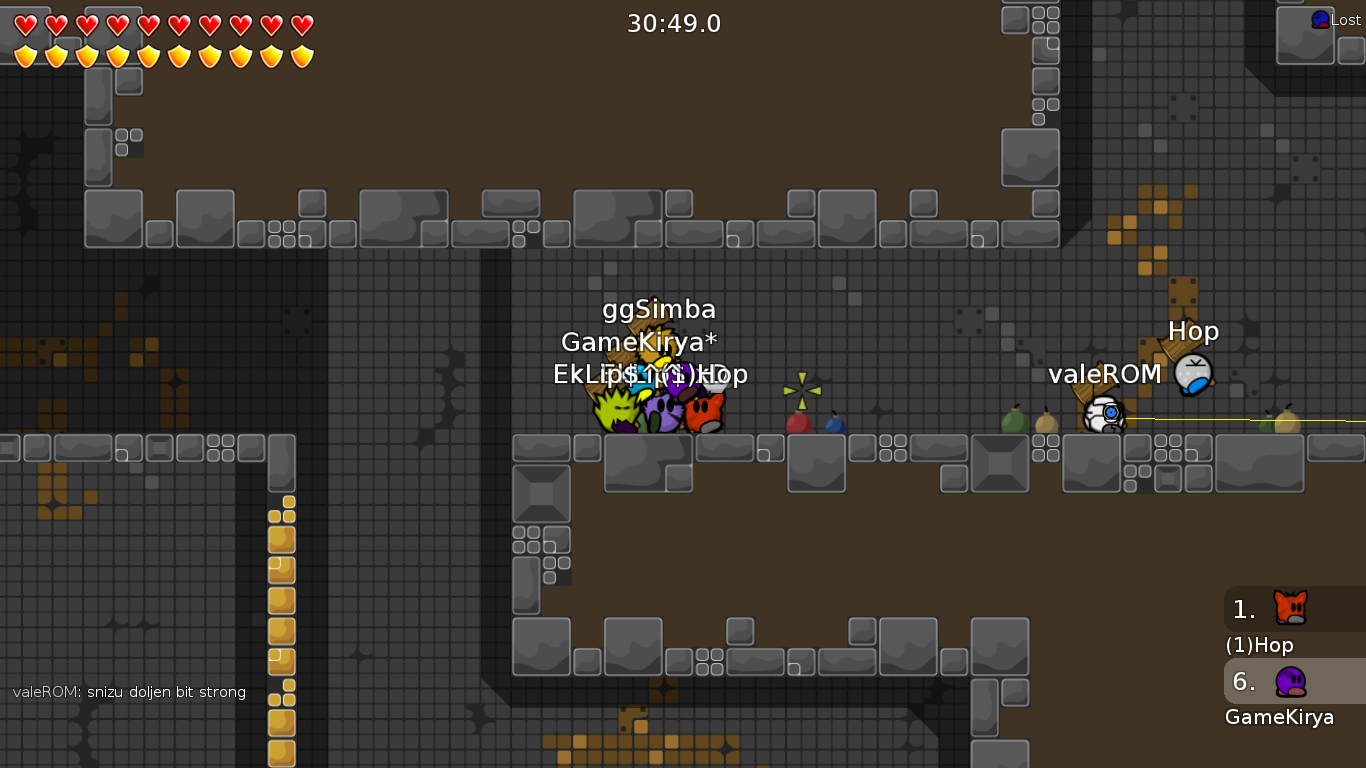Toggle the yellow spinner star pickup
Viewport: 1366px width, 768px height.
pos(800,392)
